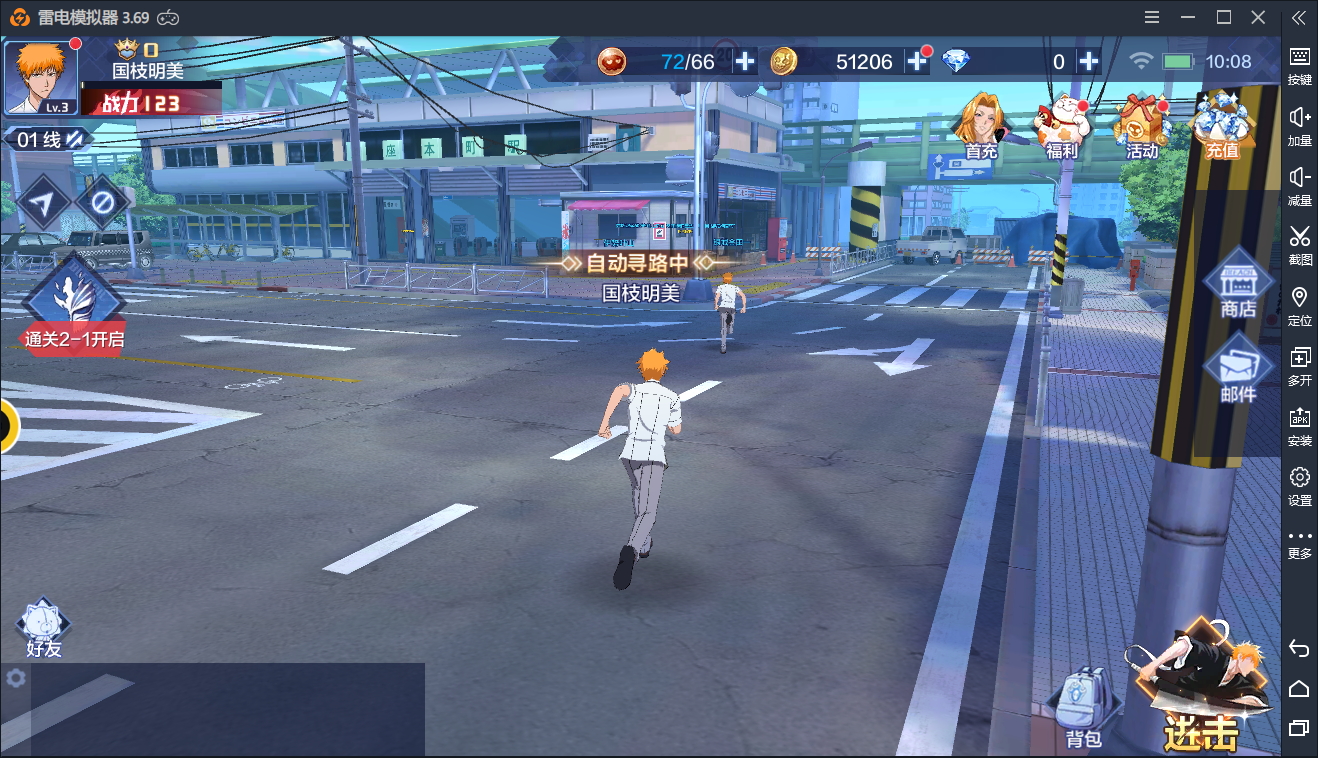
Task: Switch the 01线 server line
Action: tap(48, 140)
